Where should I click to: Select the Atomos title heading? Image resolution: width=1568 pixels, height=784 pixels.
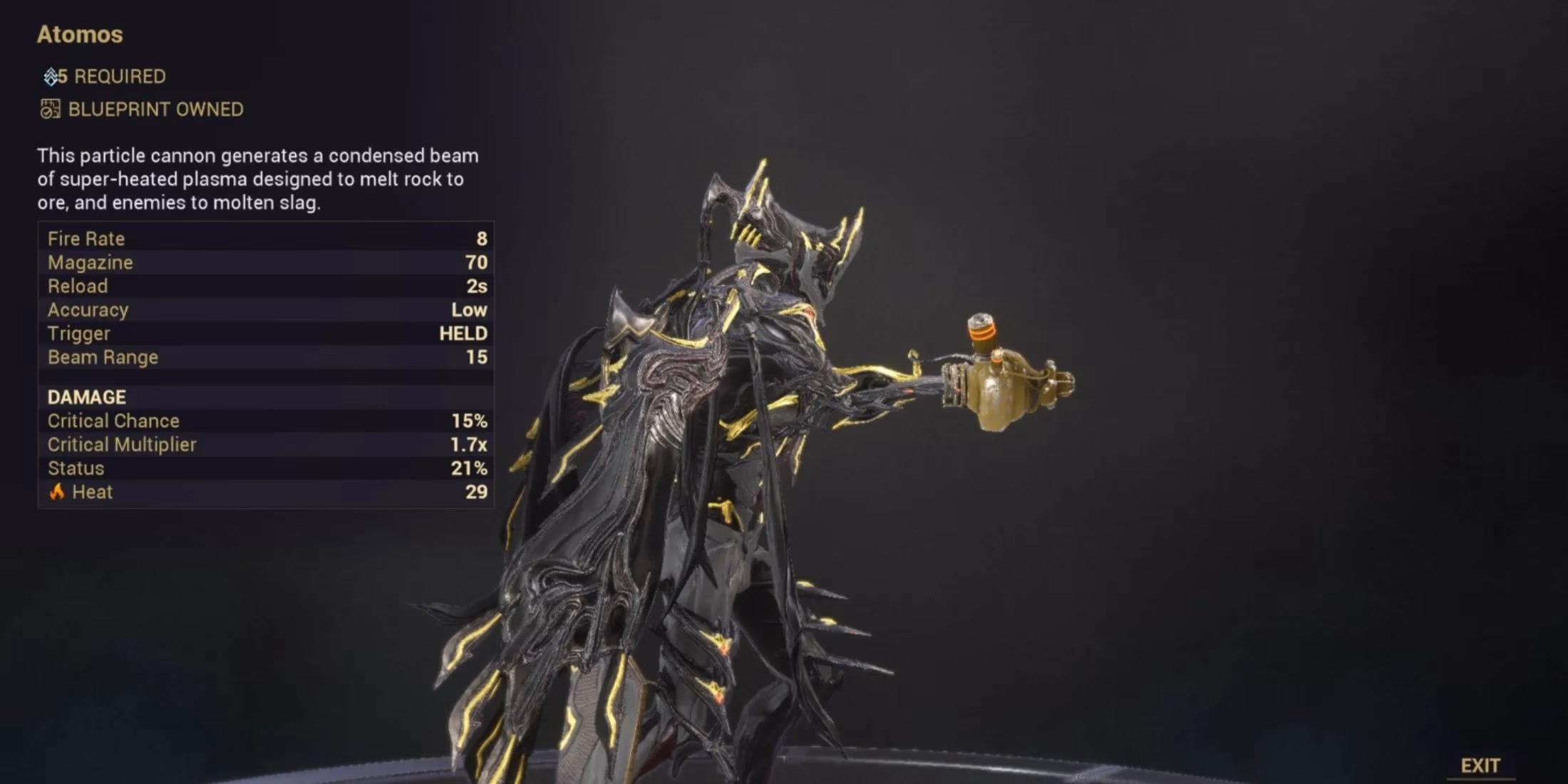click(79, 34)
